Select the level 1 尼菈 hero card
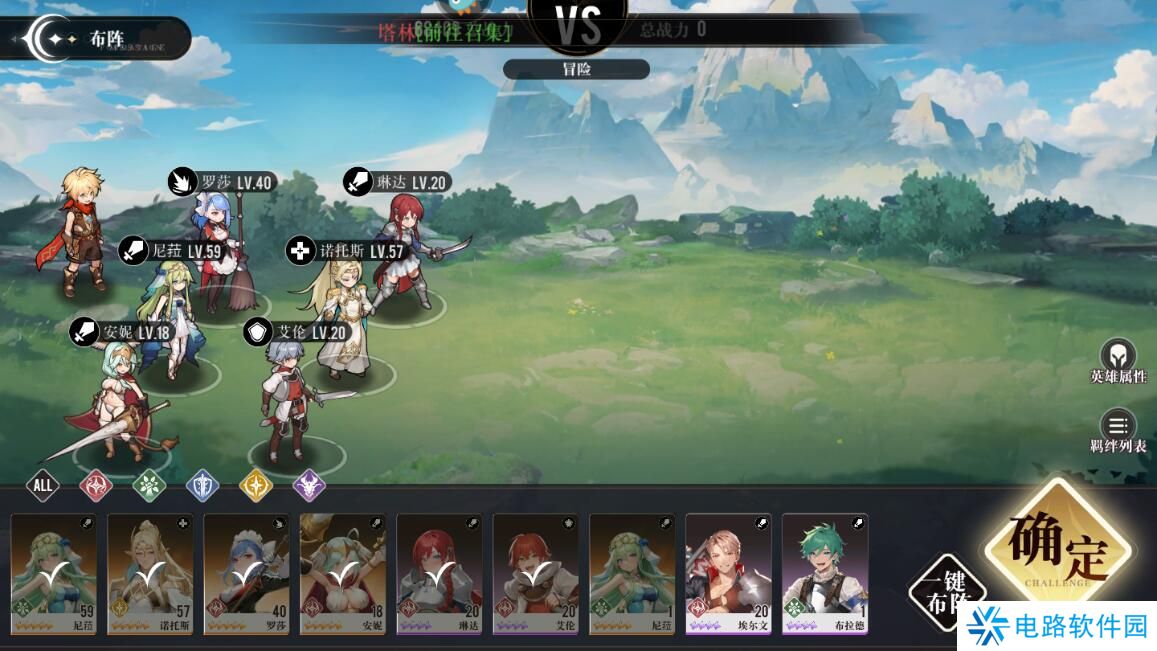 point(632,573)
